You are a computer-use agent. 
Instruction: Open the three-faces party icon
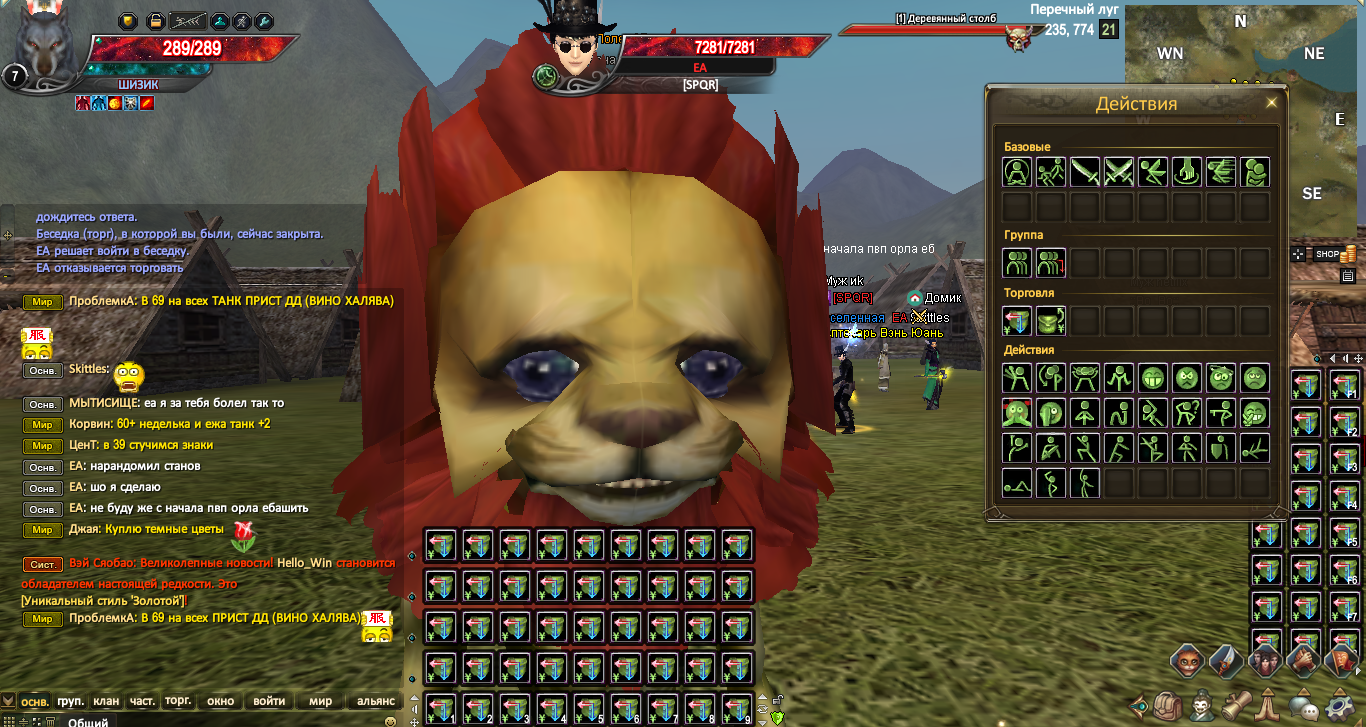tap(1263, 662)
